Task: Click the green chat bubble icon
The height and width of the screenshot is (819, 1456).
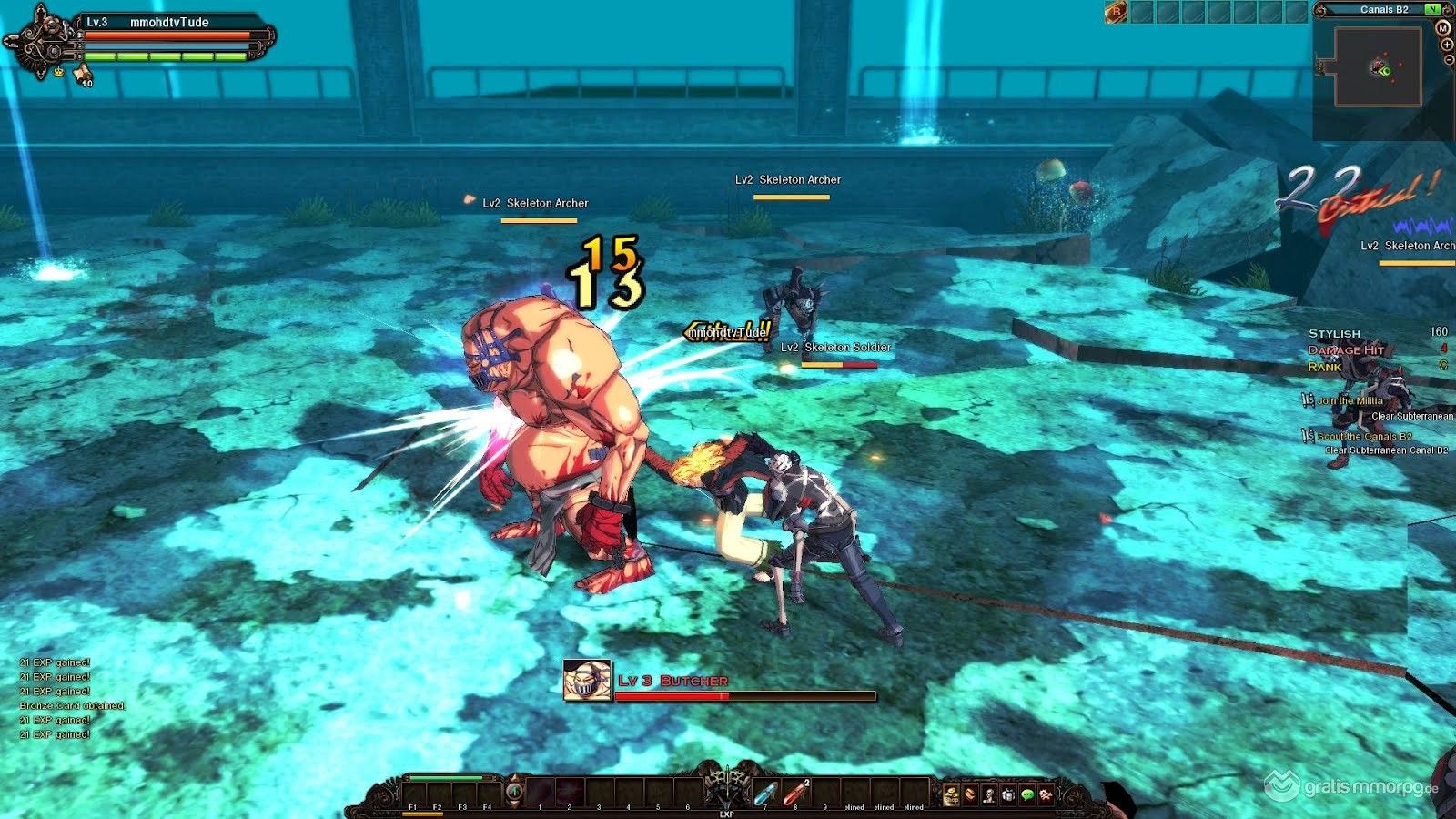Action: (1027, 795)
